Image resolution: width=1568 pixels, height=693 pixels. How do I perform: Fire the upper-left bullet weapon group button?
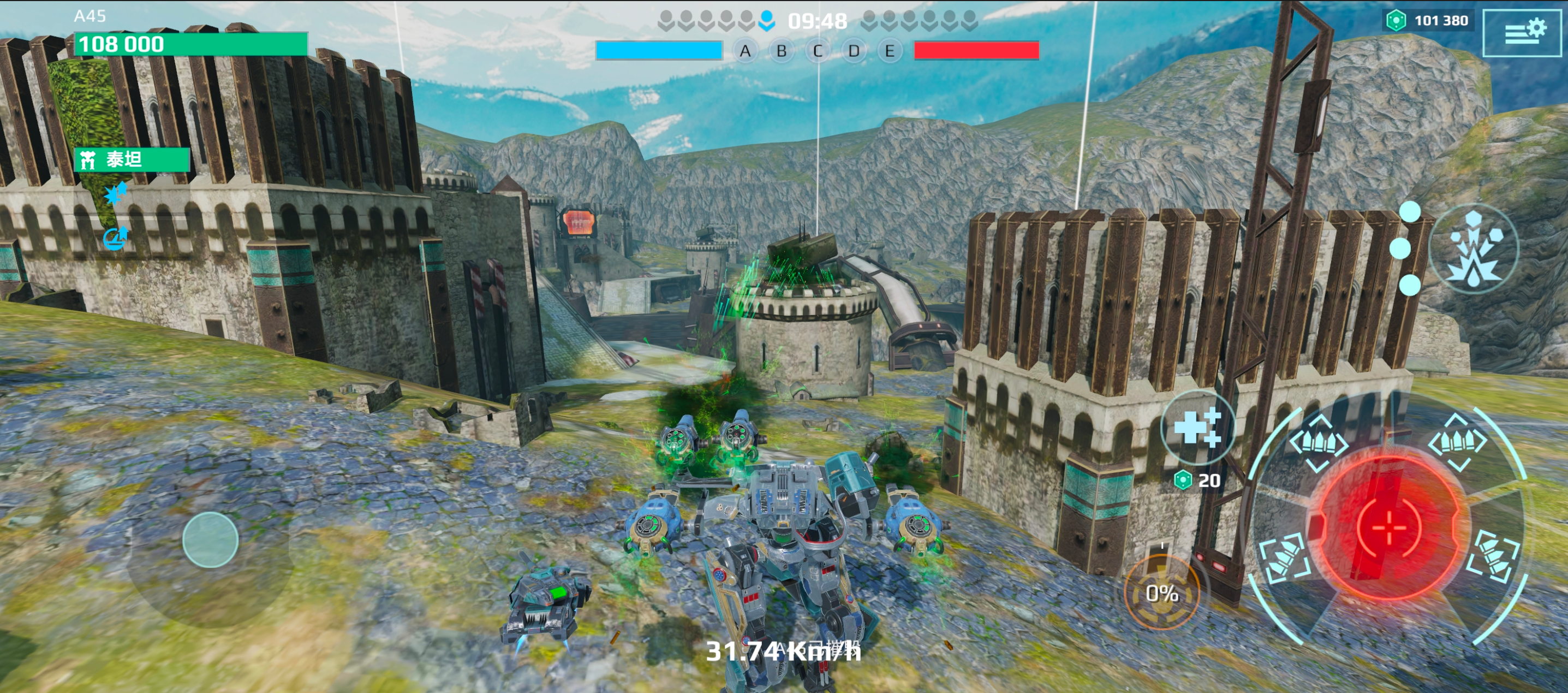tap(1319, 443)
